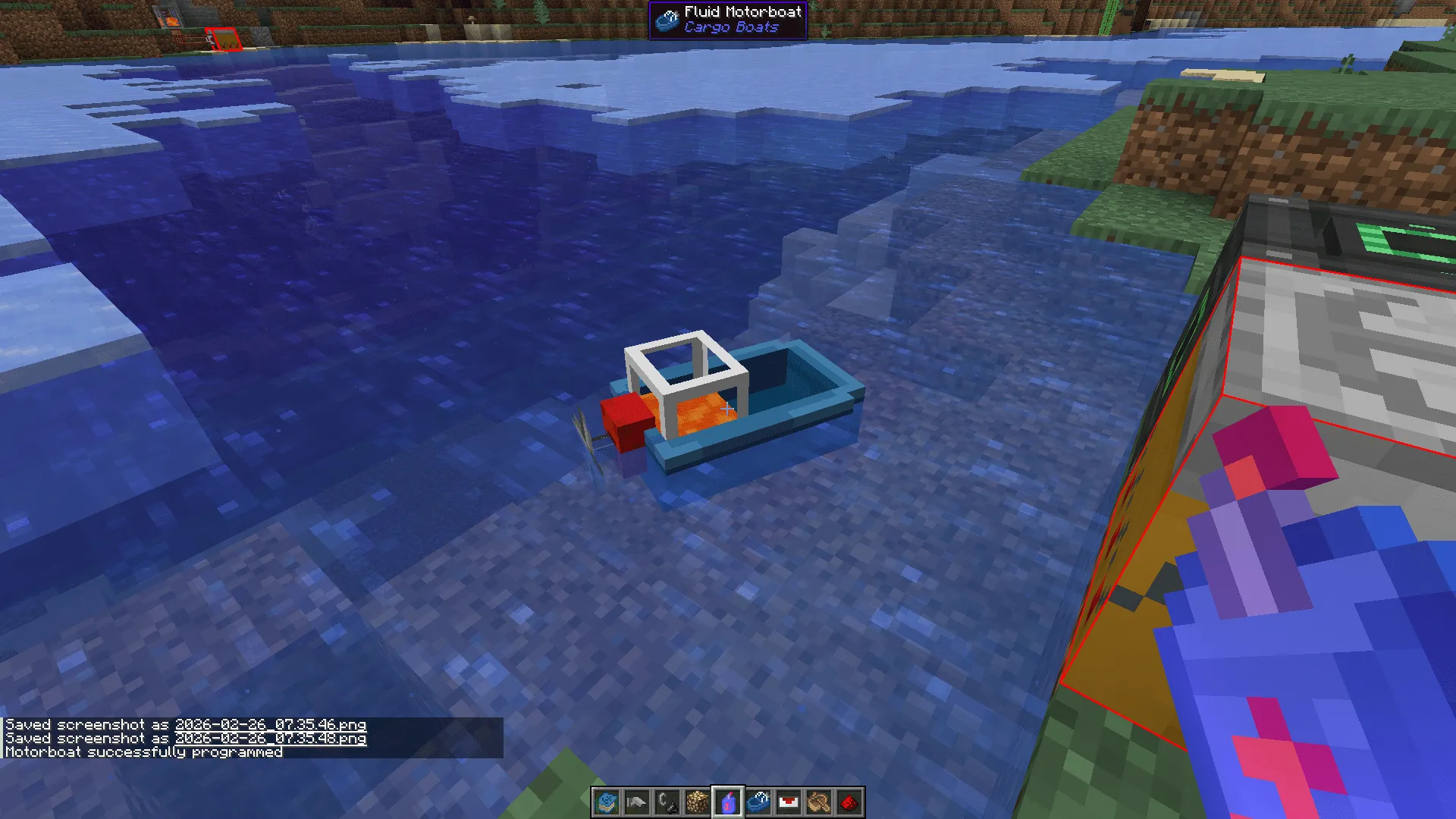Select the blue cap item in slot six
Viewport: 1456px width, 819px height.
coord(760,802)
